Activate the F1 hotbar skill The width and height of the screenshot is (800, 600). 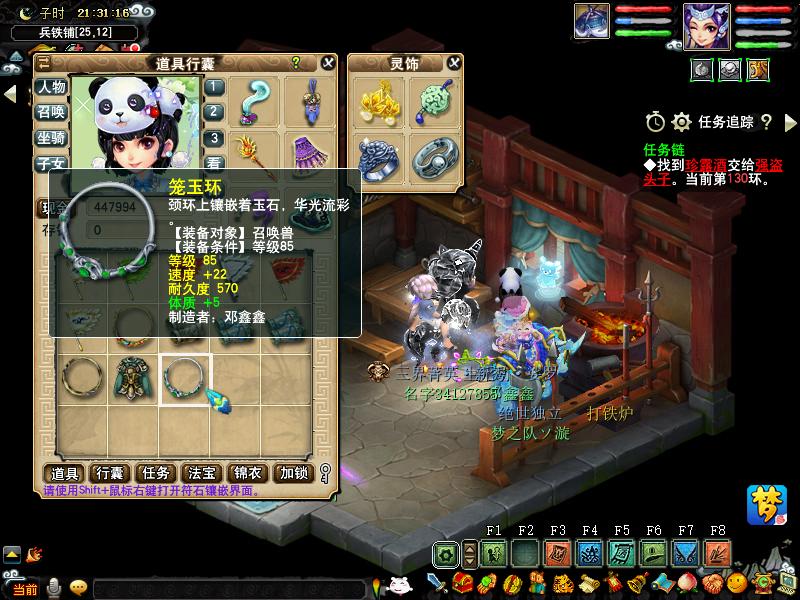click(x=493, y=553)
